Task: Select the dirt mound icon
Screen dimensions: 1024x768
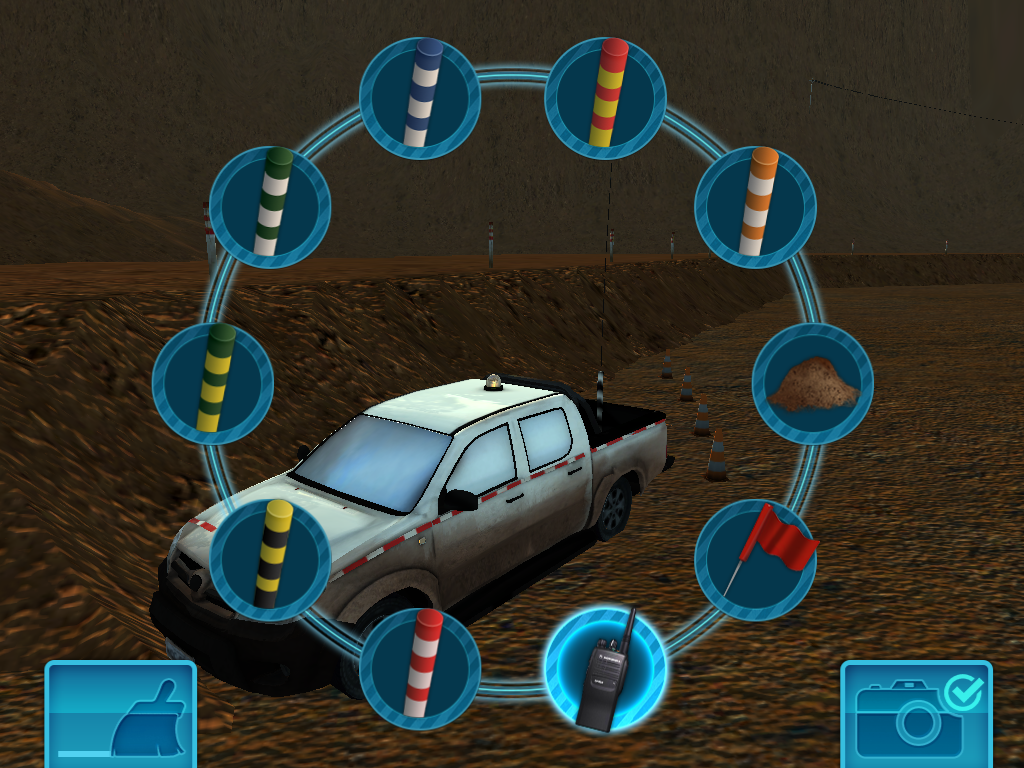Action: click(812, 384)
